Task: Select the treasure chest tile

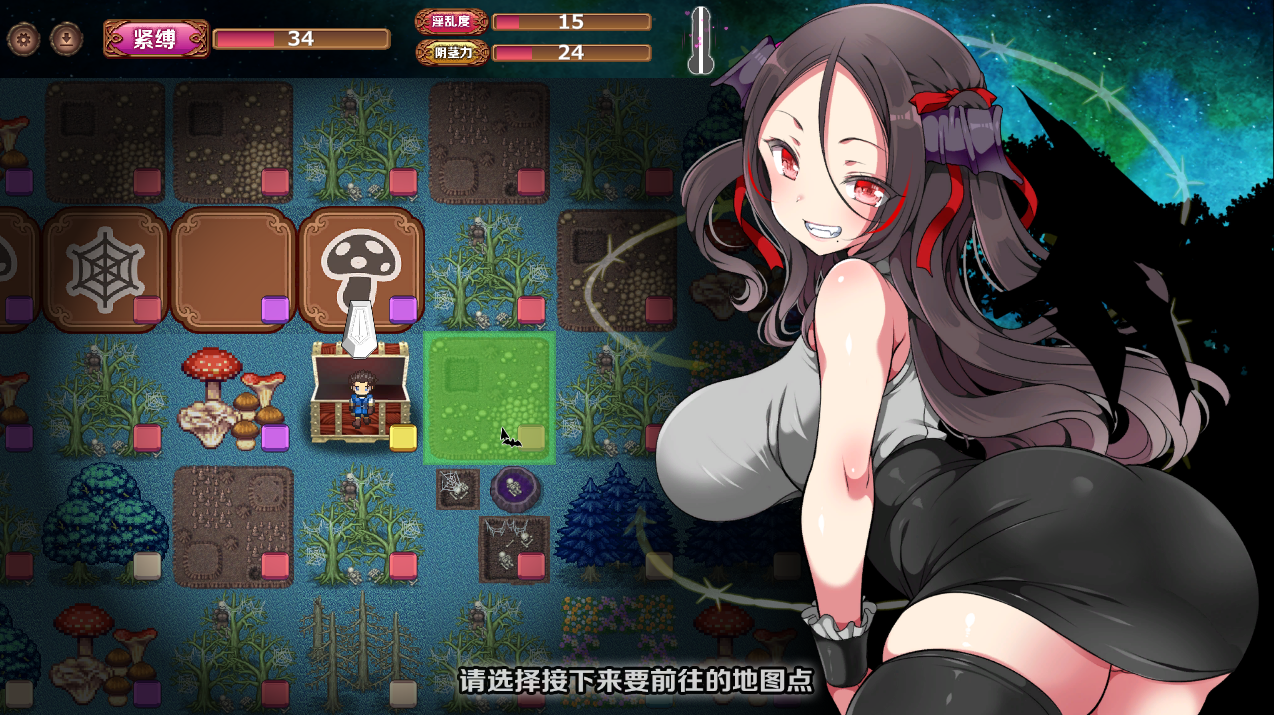Action: [x=360, y=392]
